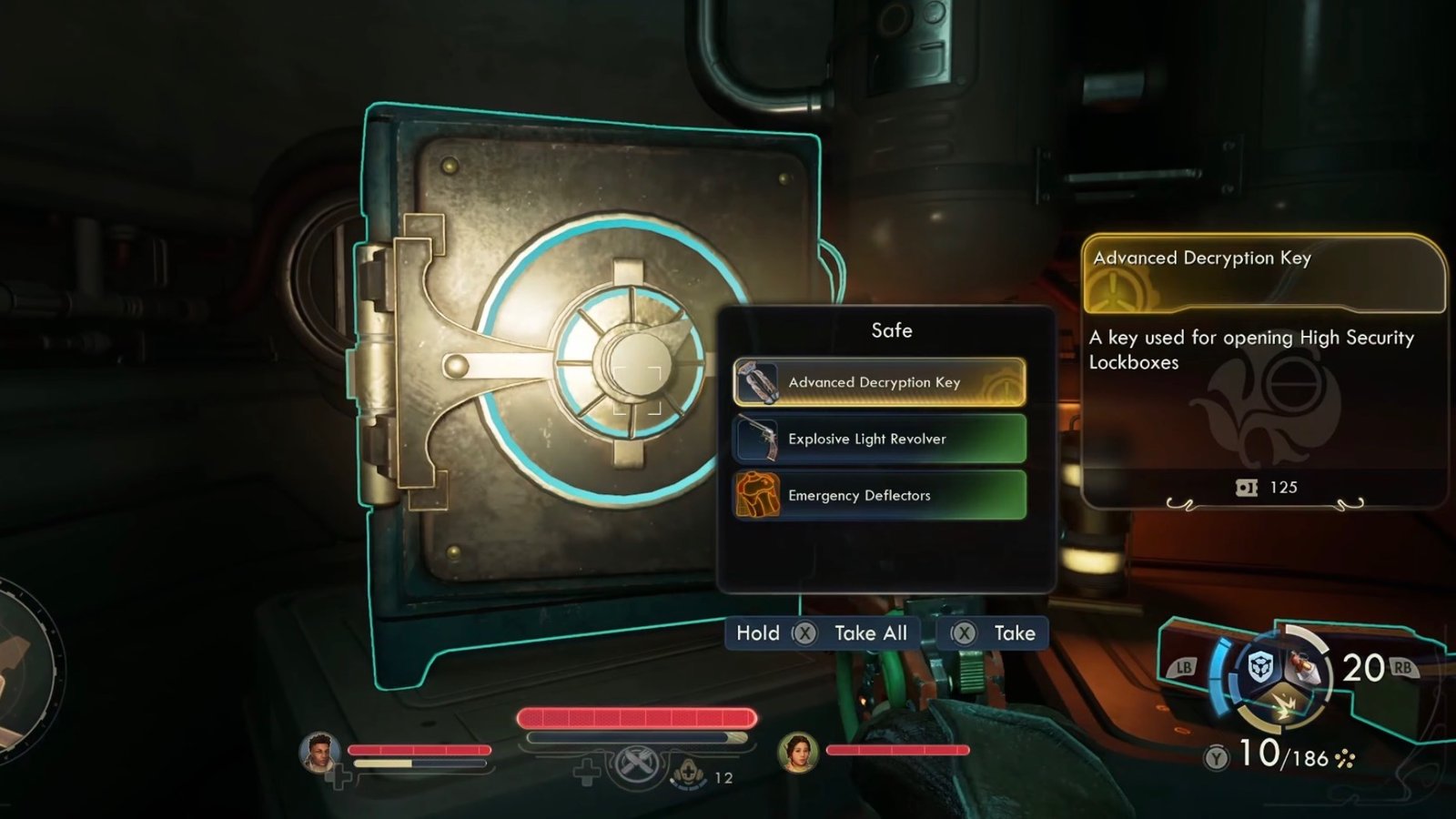Click the medkit plus icon on the HUD
Image resolution: width=1456 pixels, height=819 pixels.
[587, 773]
